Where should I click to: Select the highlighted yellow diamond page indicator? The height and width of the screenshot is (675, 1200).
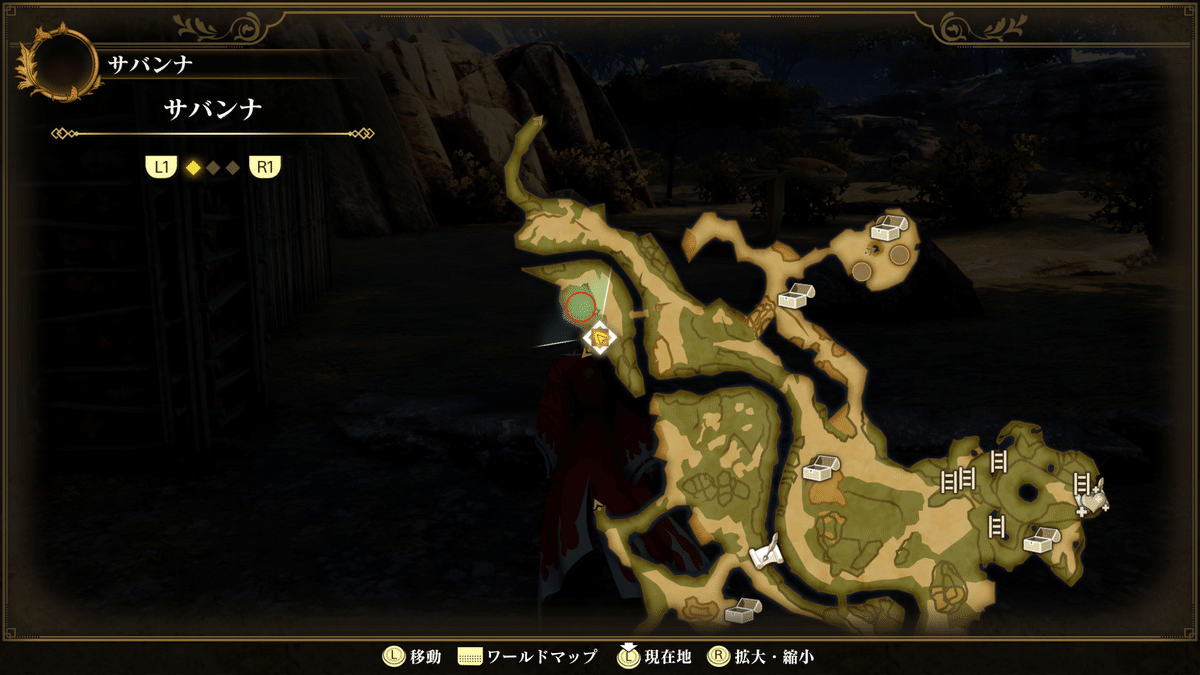[193, 168]
